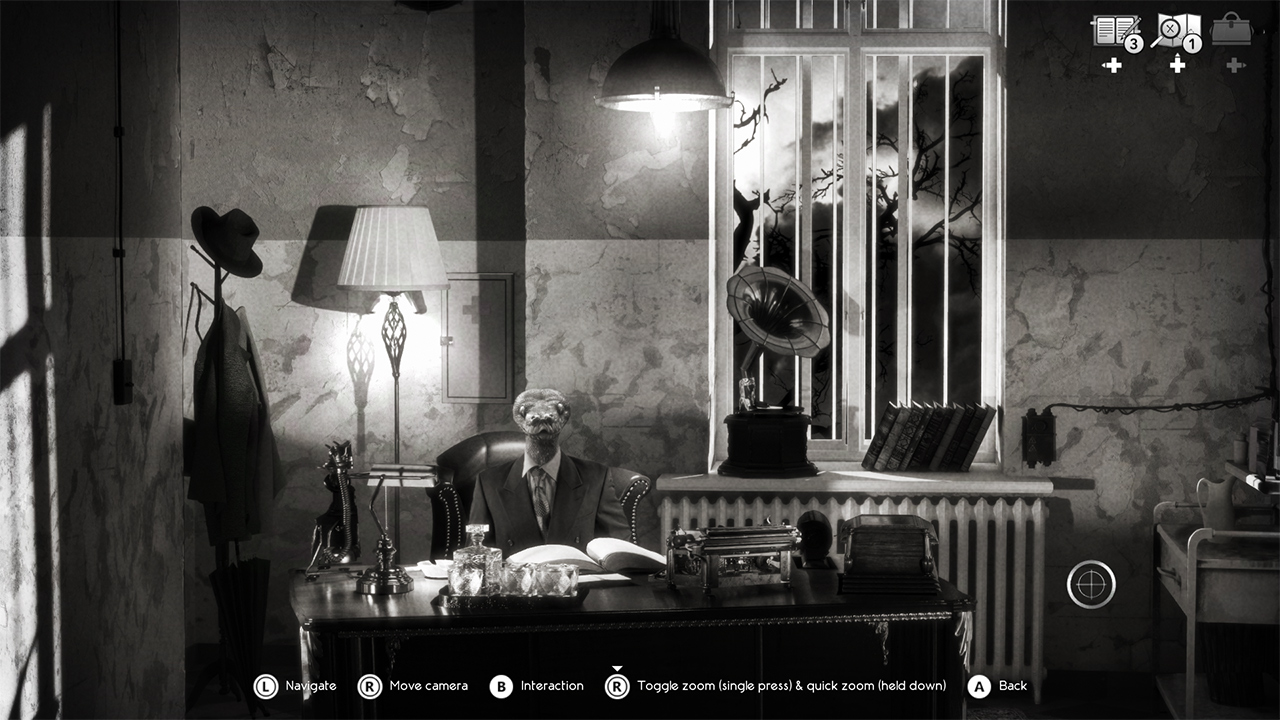
Task: Click the map notification badge showing 1
Action: click(x=1192, y=43)
